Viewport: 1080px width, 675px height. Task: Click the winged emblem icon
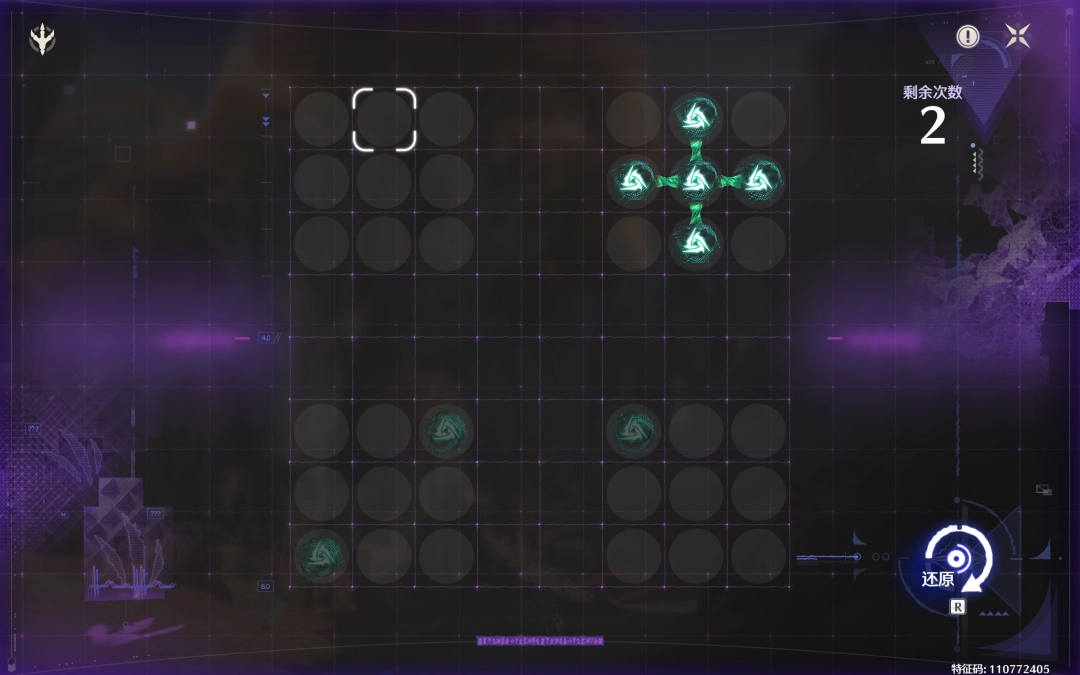43,39
